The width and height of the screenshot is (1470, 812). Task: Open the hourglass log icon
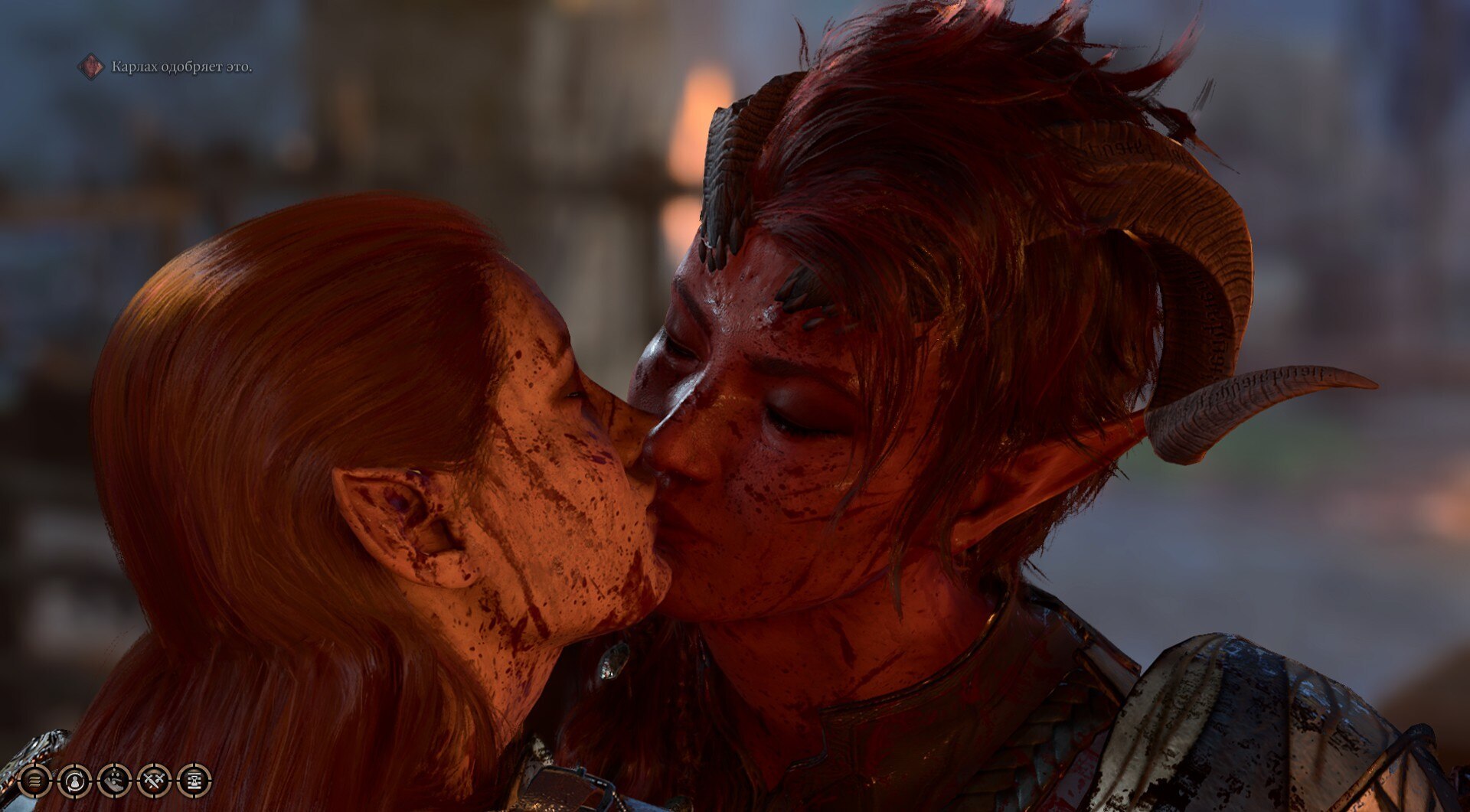pos(194,781)
